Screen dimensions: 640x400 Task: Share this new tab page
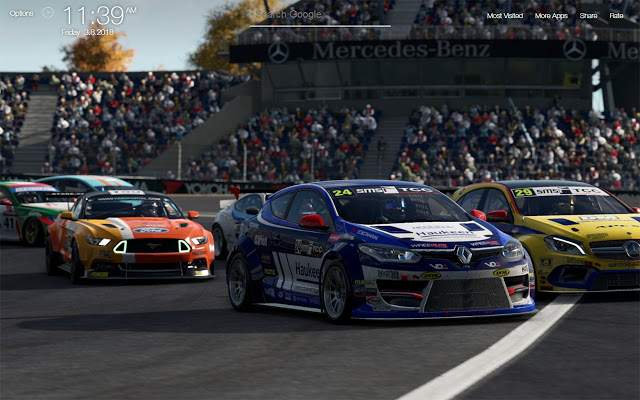[588, 16]
